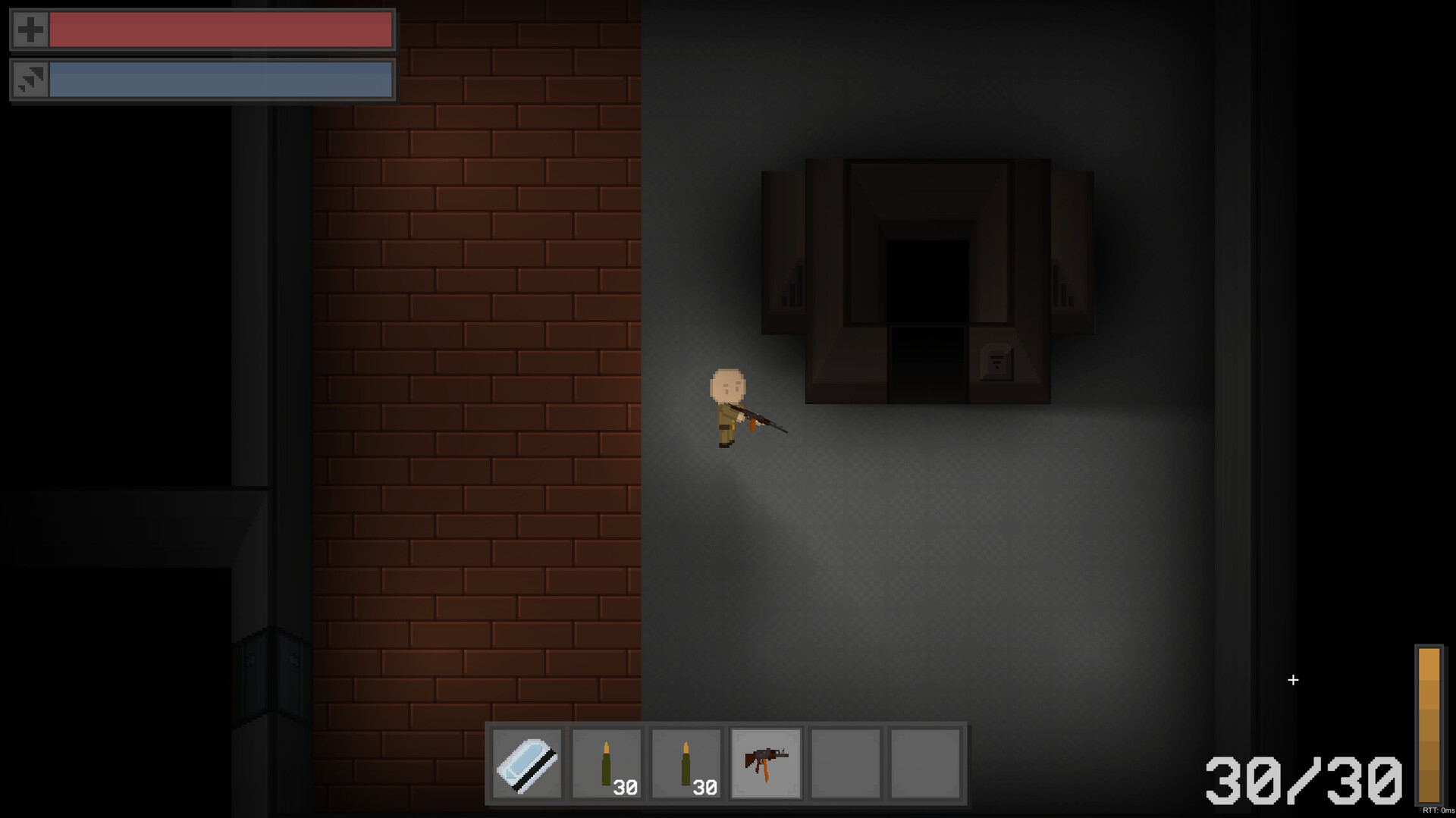Click the last empty hotbar slot
Screen dimensions: 1456x818
click(x=925, y=762)
